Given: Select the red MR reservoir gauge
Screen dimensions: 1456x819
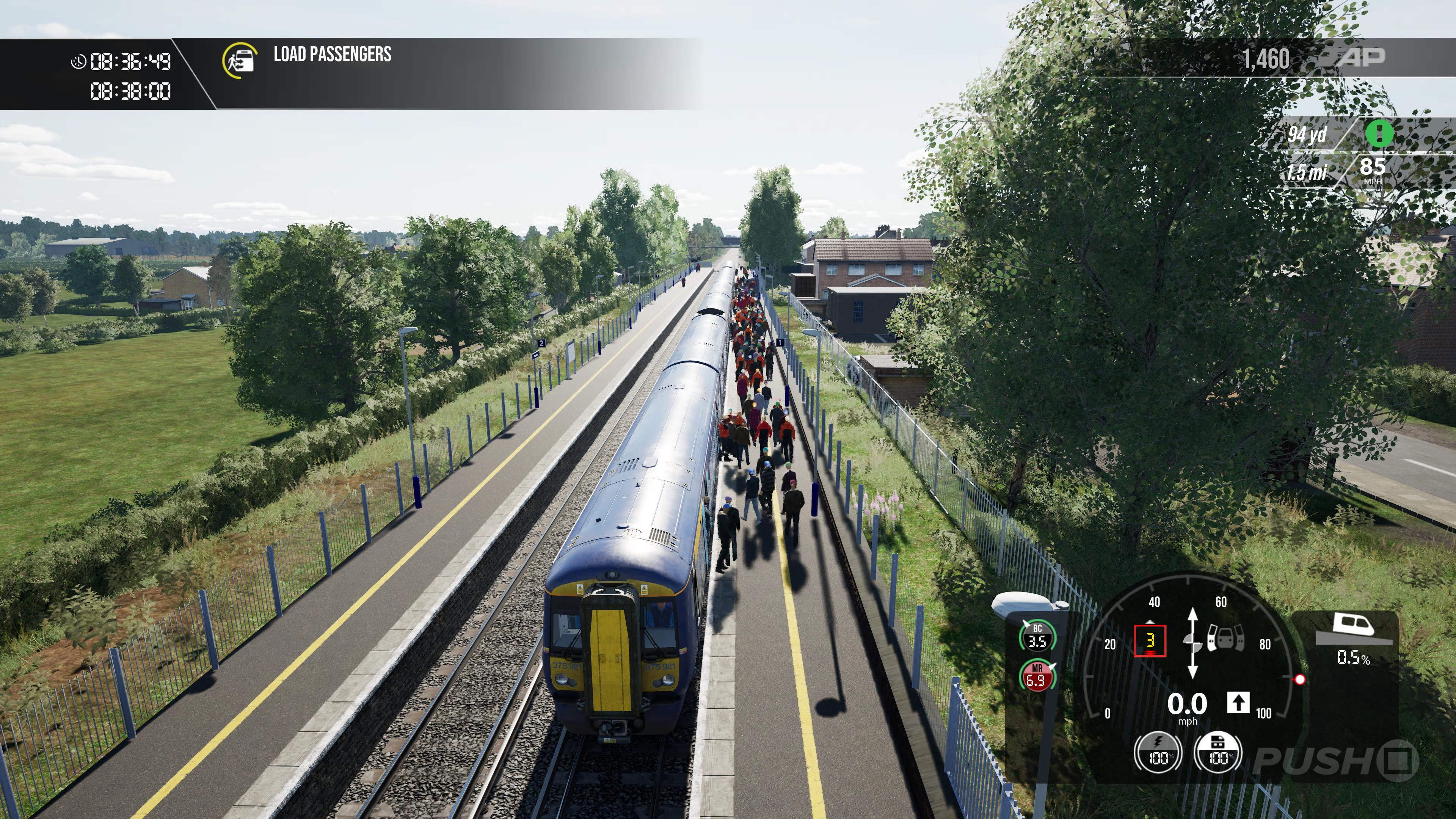Looking at the screenshot, I should click(1036, 676).
